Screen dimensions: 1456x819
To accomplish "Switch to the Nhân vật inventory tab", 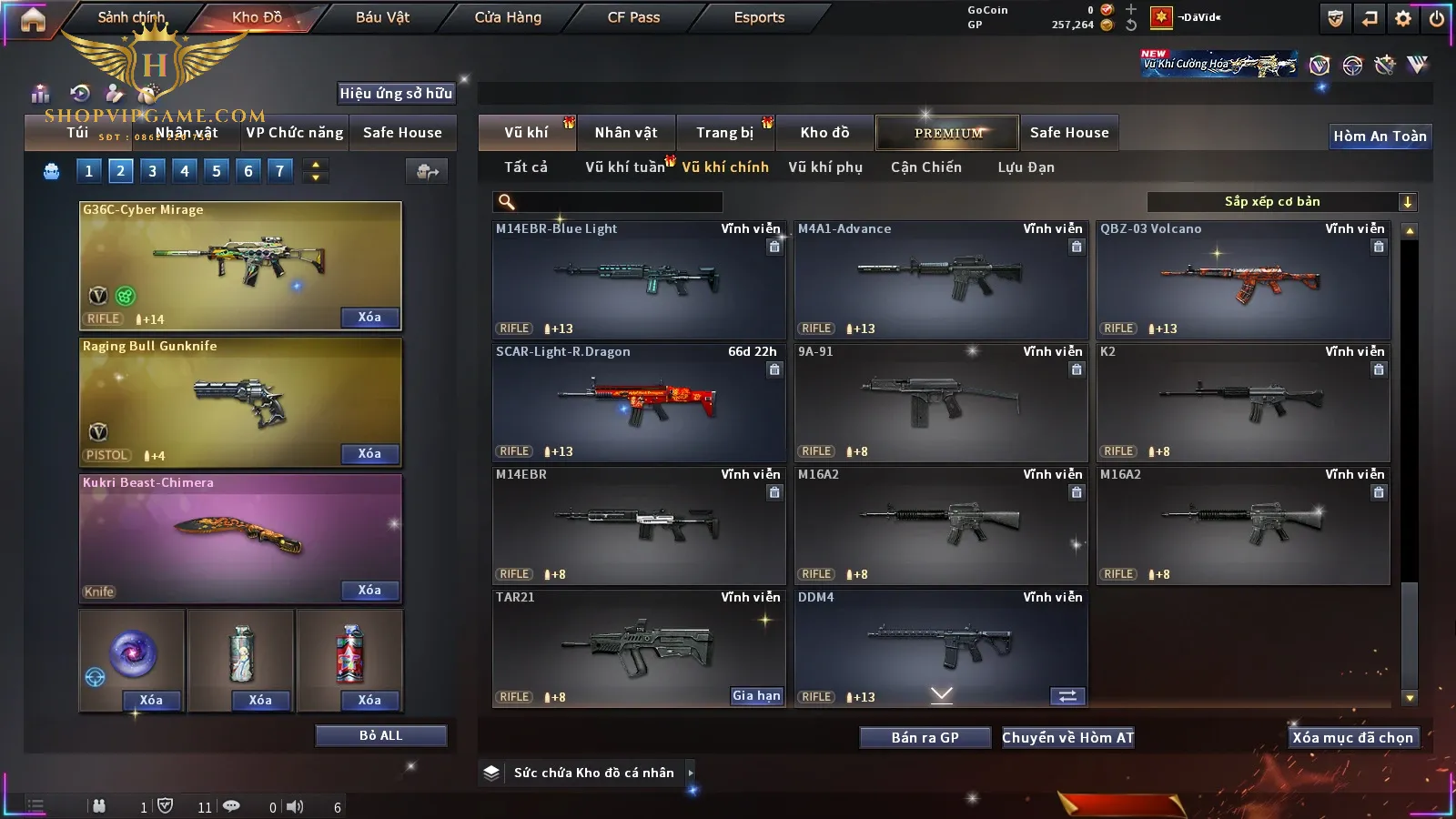I will (x=625, y=133).
